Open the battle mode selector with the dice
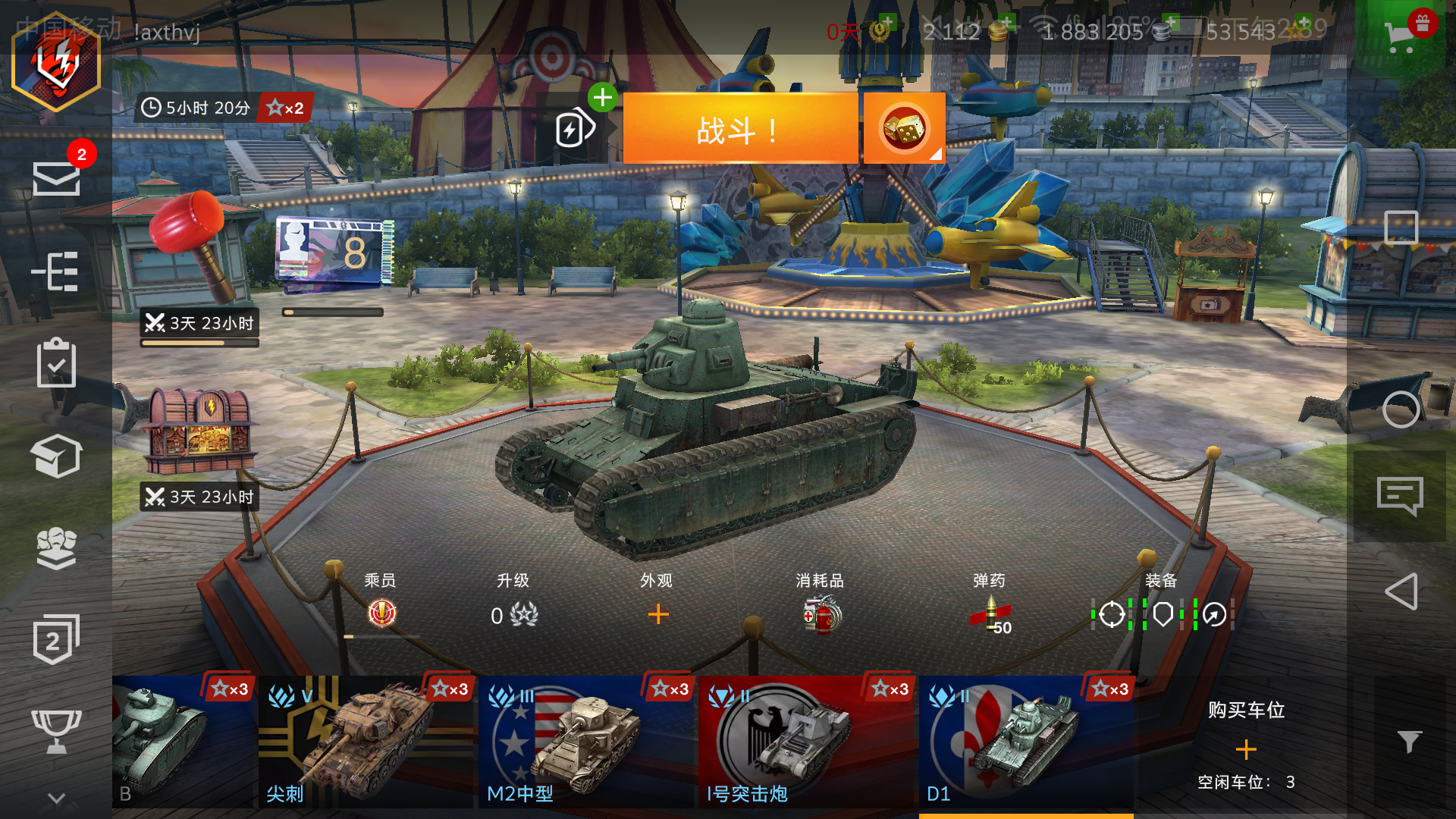This screenshot has width=1456, height=819. pyautogui.click(x=904, y=129)
